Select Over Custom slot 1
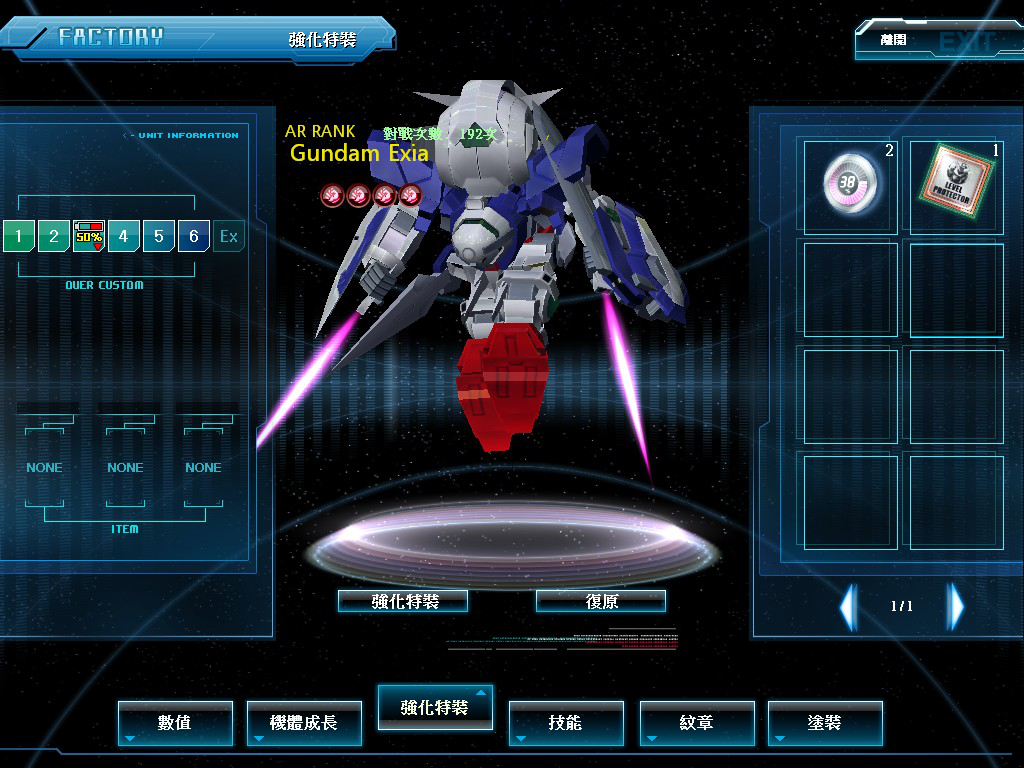 click(x=18, y=237)
